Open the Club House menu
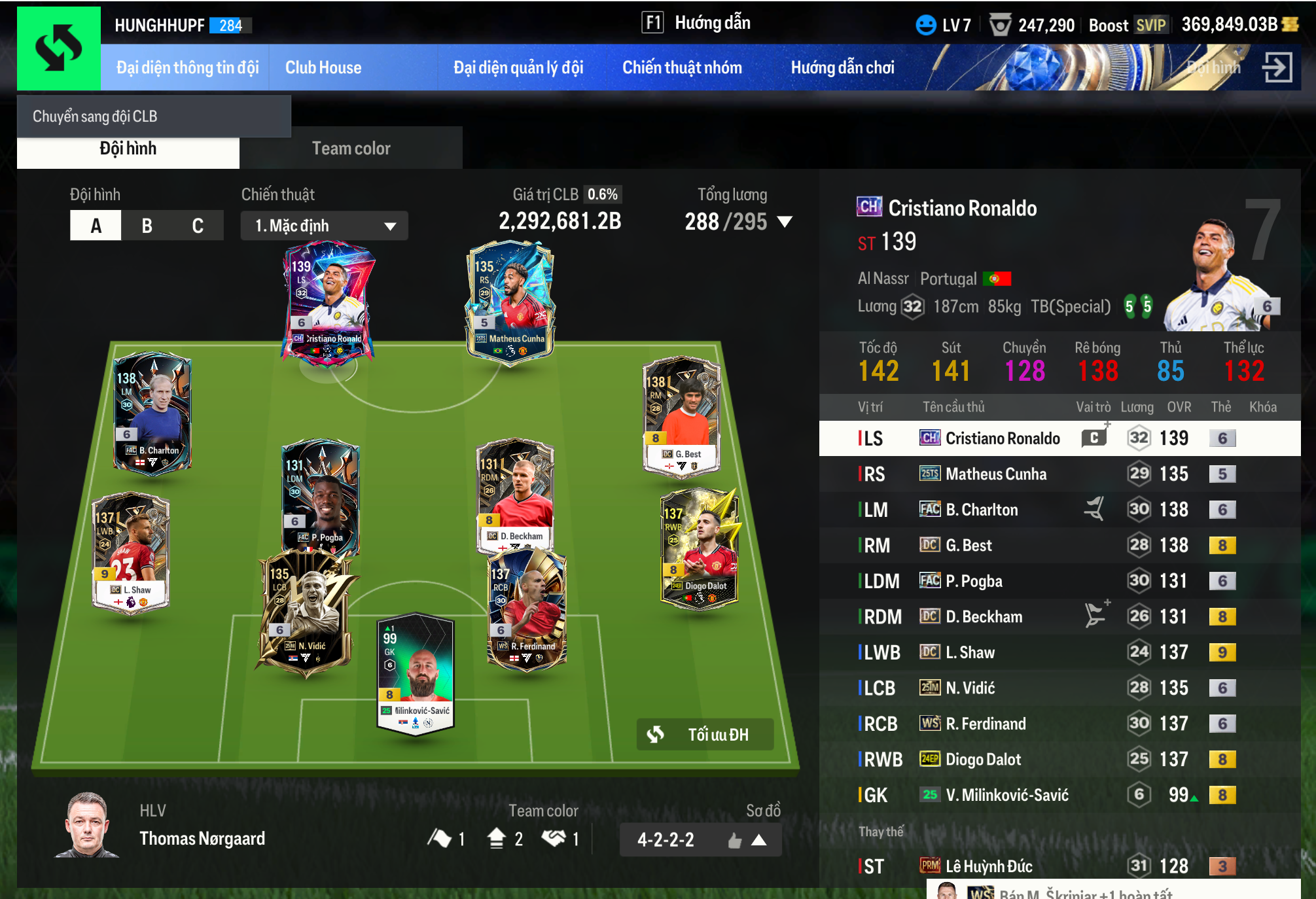The image size is (1316, 899). [323, 67]
